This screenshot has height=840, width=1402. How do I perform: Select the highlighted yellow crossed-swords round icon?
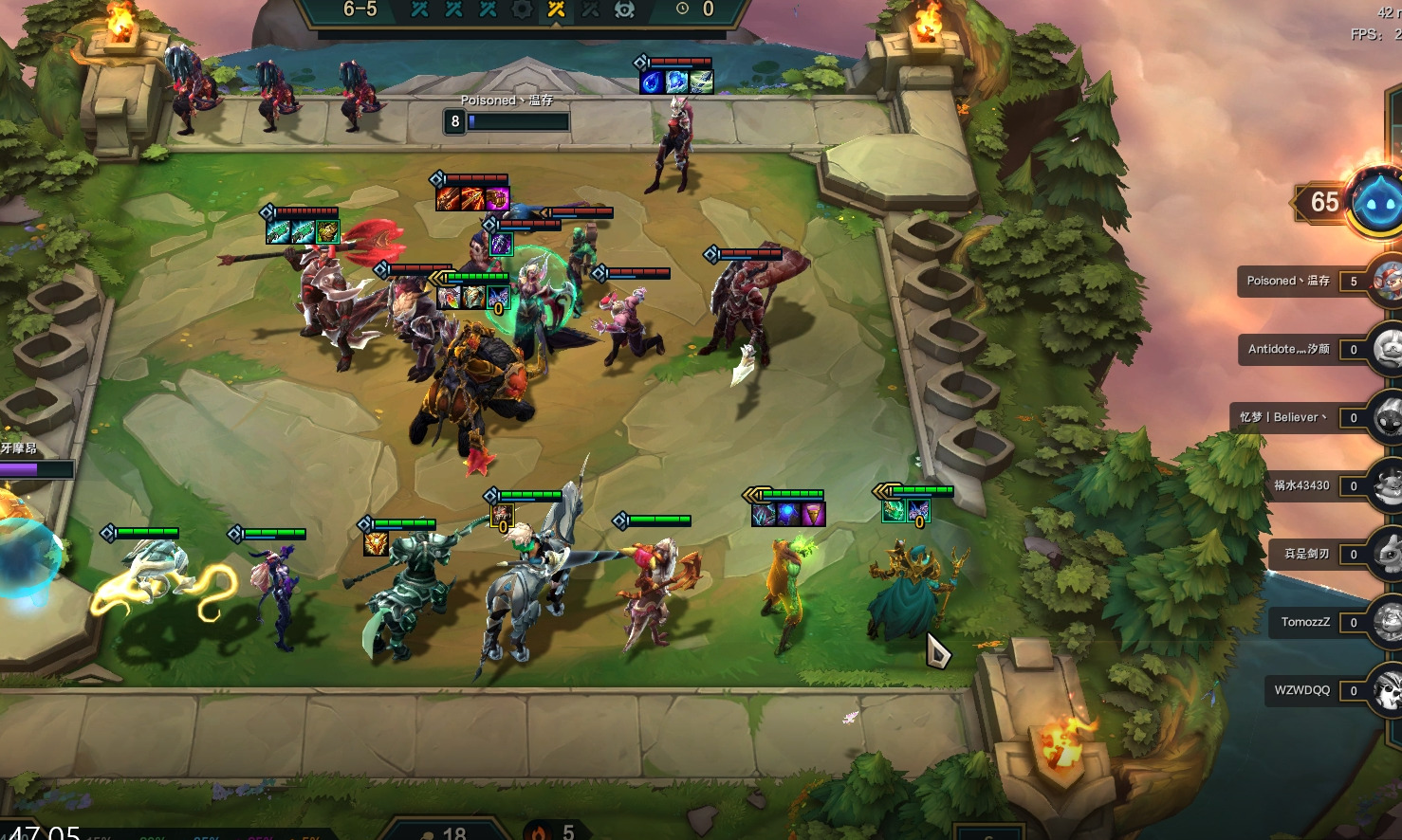[556, 9]
